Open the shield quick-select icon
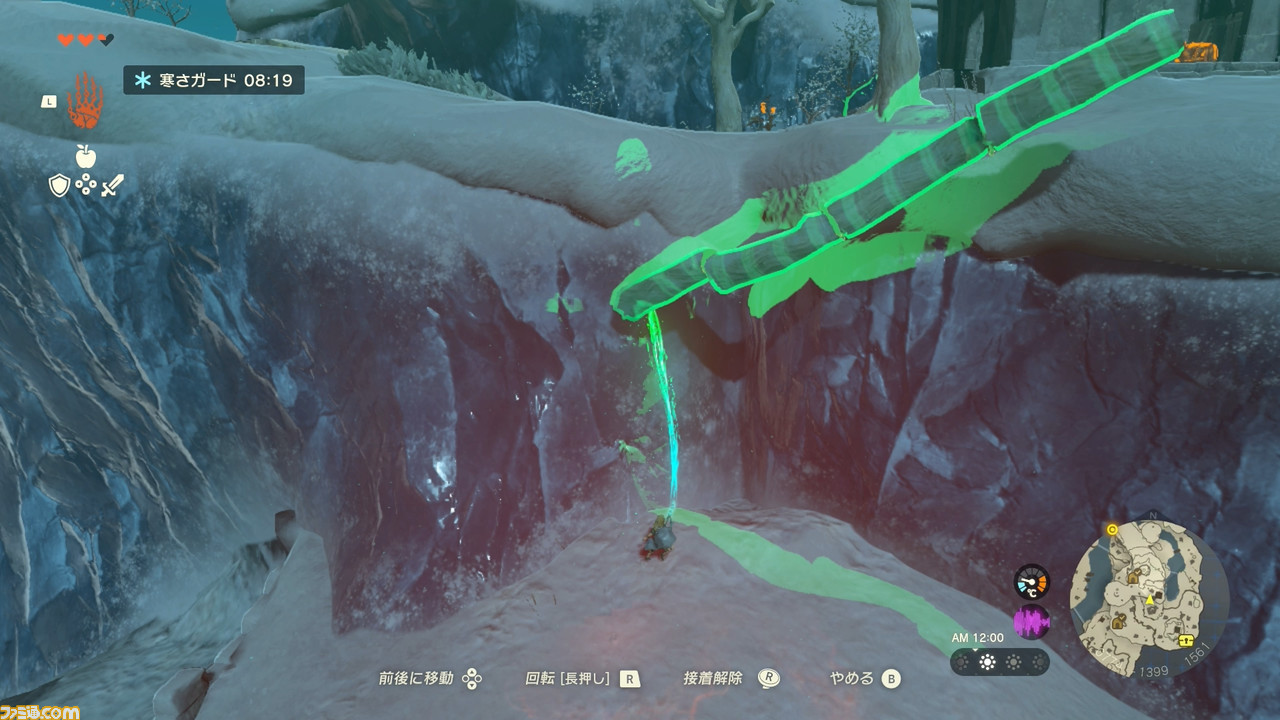1280x720 pixels. 60,185
